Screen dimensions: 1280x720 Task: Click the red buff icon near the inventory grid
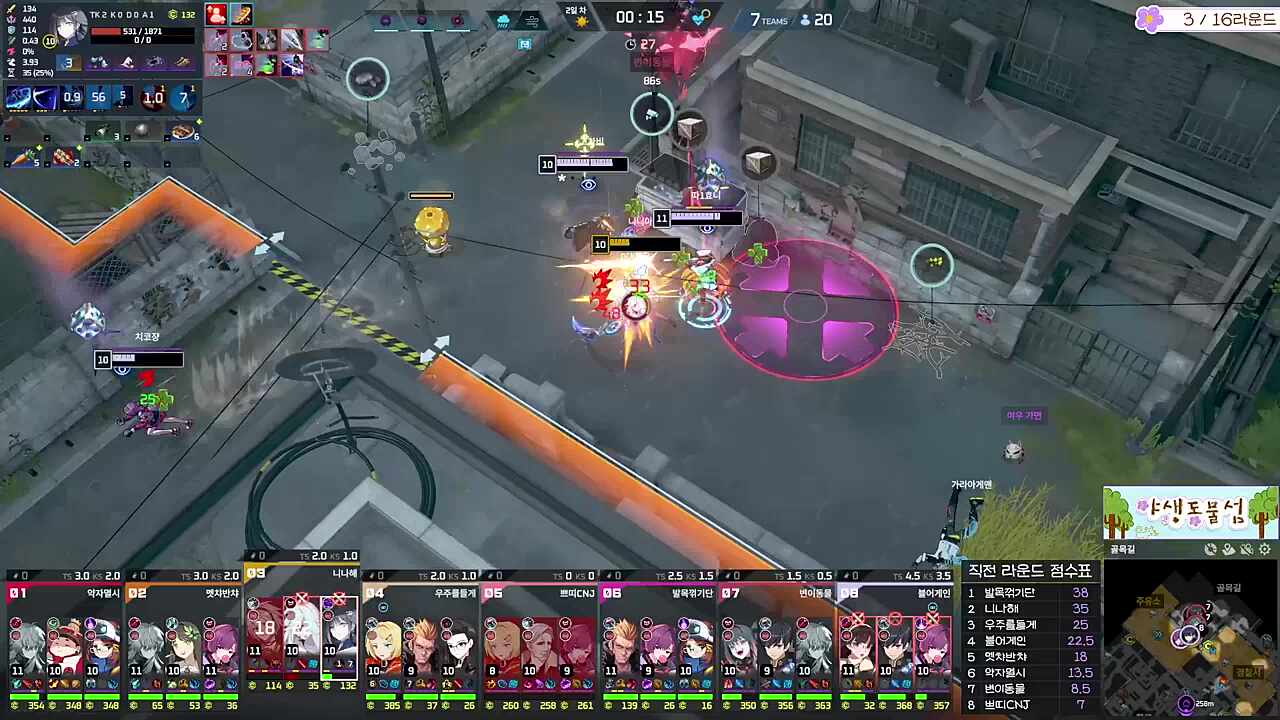[x=216, y=14]
